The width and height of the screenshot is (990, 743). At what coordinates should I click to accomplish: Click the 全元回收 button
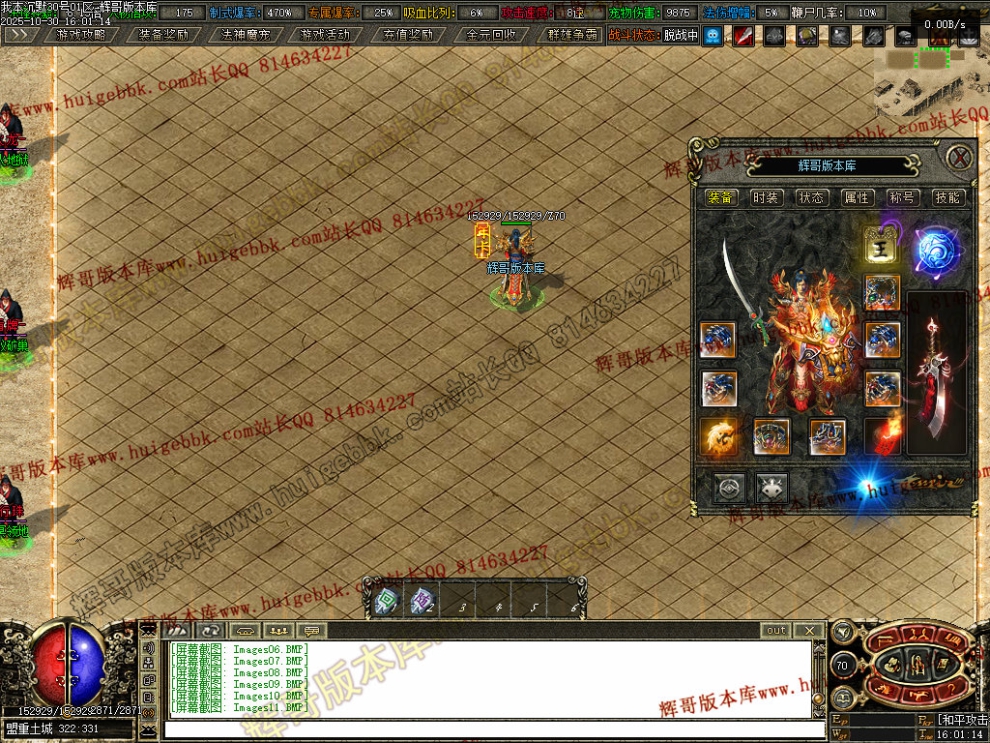(491, 34)
